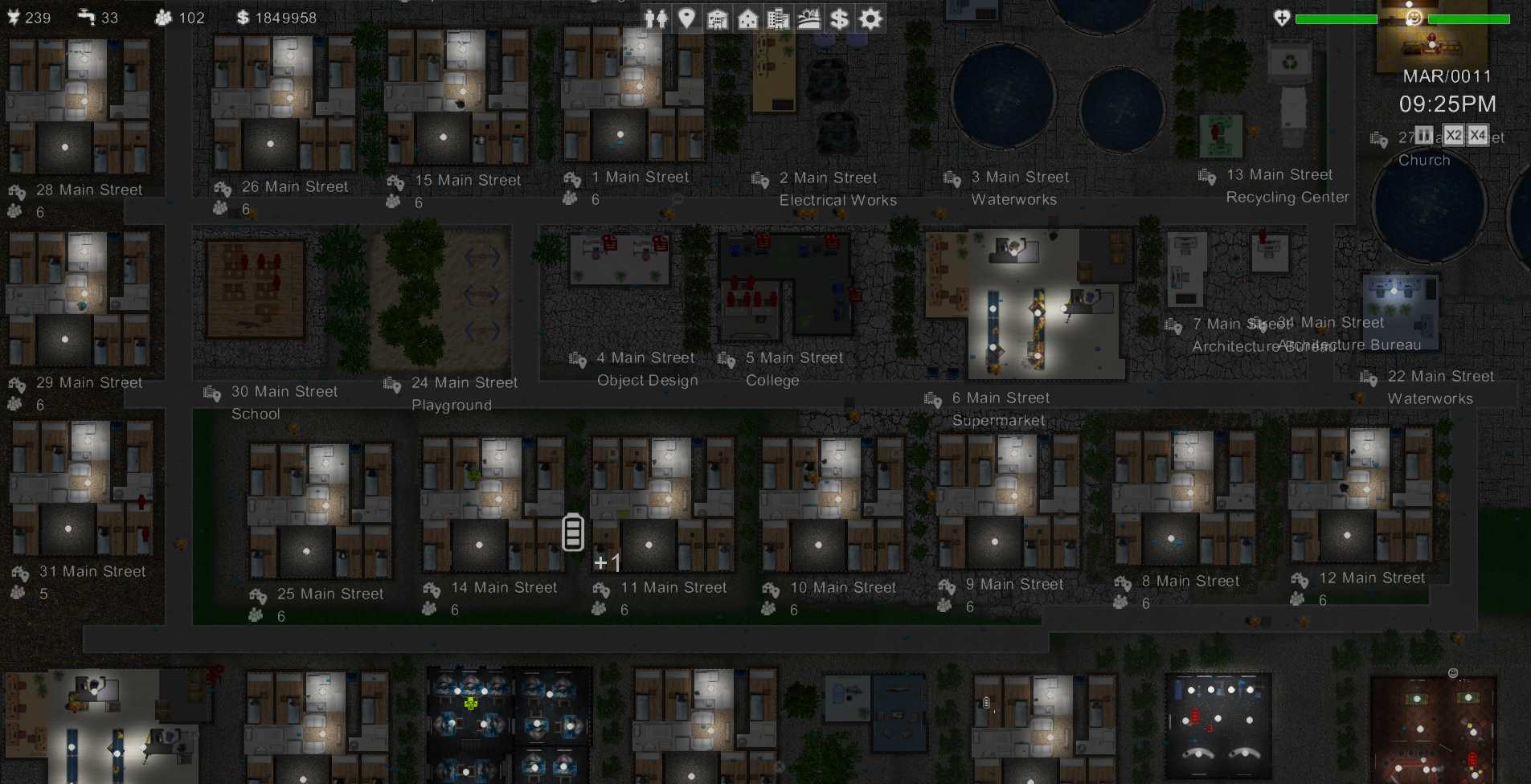1531x784 pixels.
Task: Select the map pin placement tool
Action: point(688,18)
